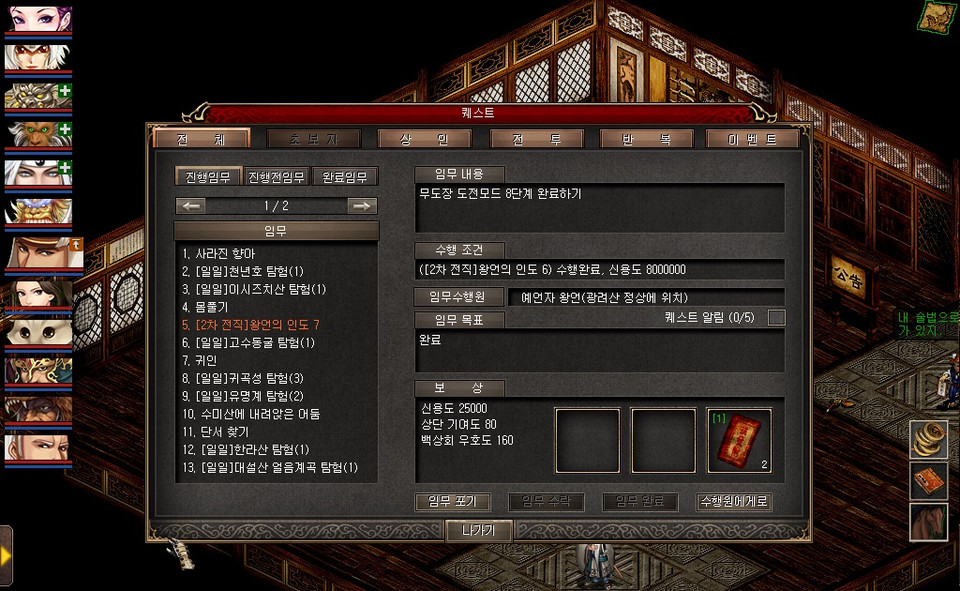Select the red envelope reward item
The height and width of the screenshot is (591, 960).
(x=739, y=440)
